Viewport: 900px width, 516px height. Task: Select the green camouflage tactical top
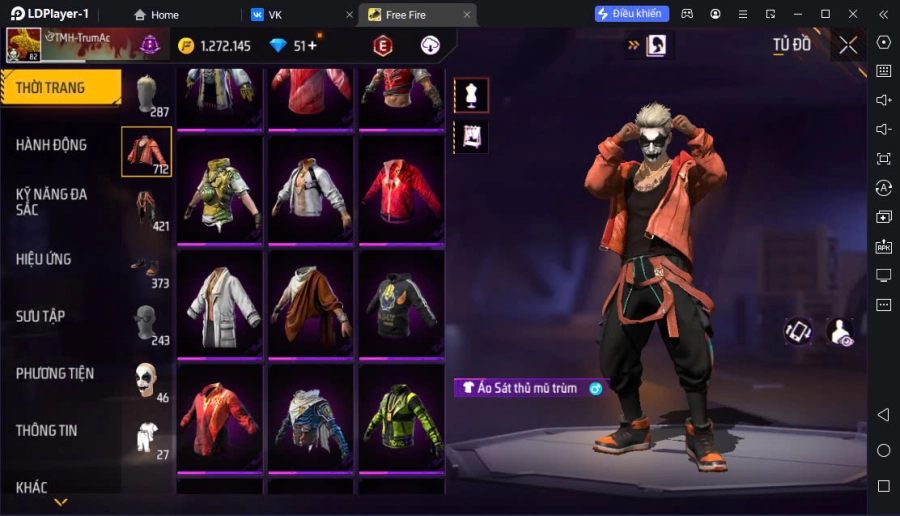(x=221, y=189)
